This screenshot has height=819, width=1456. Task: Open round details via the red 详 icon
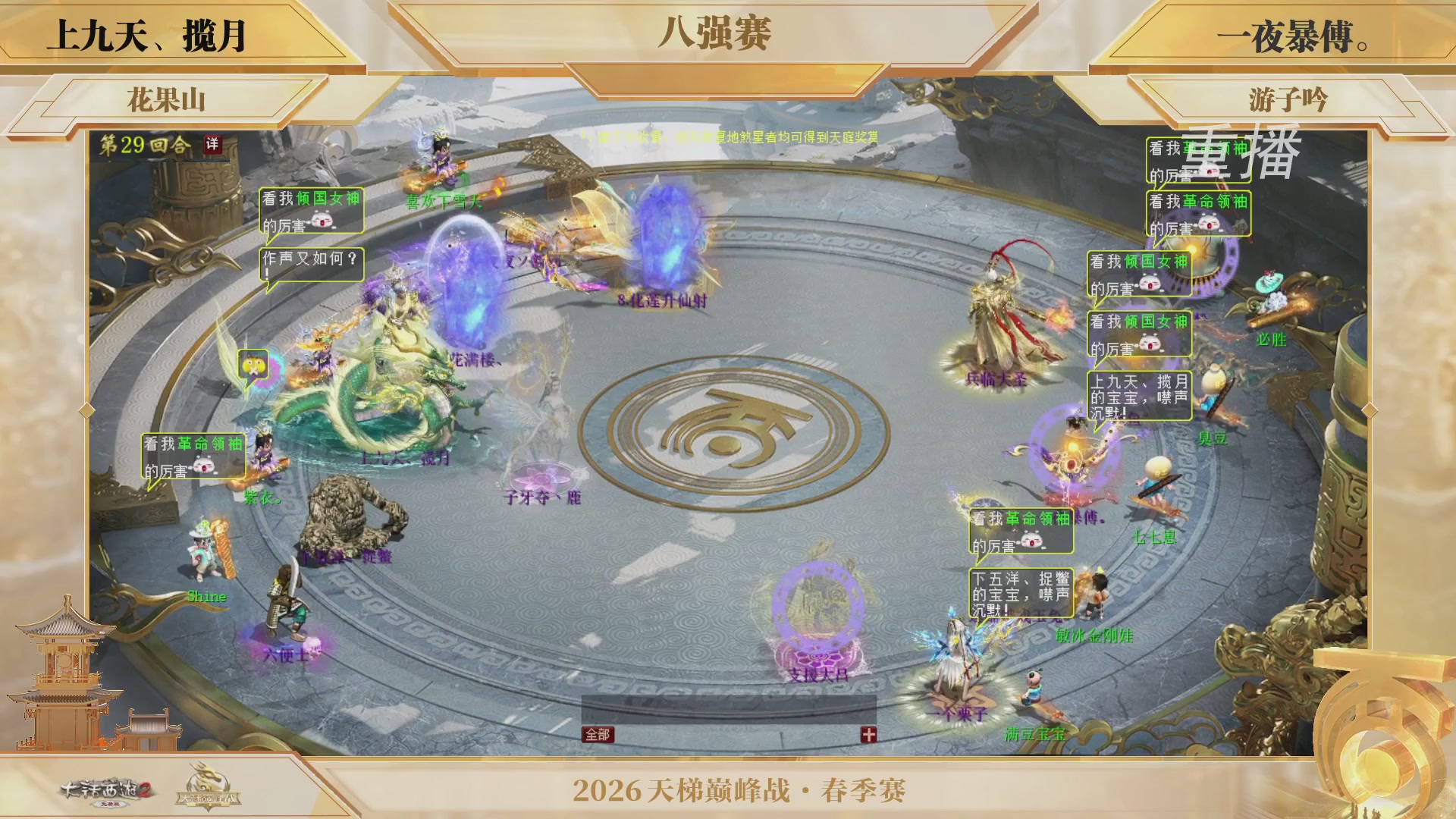click(214, 144)
